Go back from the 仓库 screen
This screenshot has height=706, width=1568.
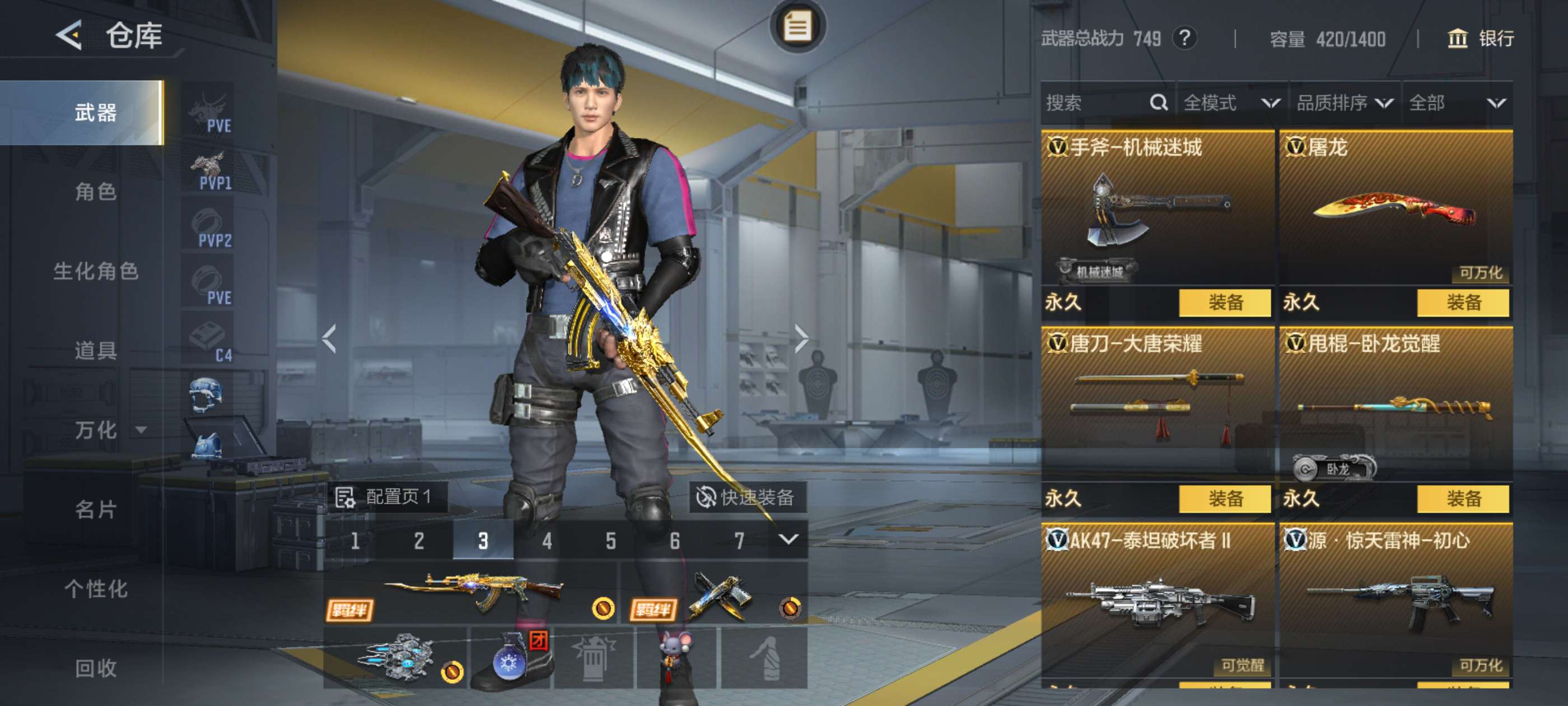click(x=69, y=35)
